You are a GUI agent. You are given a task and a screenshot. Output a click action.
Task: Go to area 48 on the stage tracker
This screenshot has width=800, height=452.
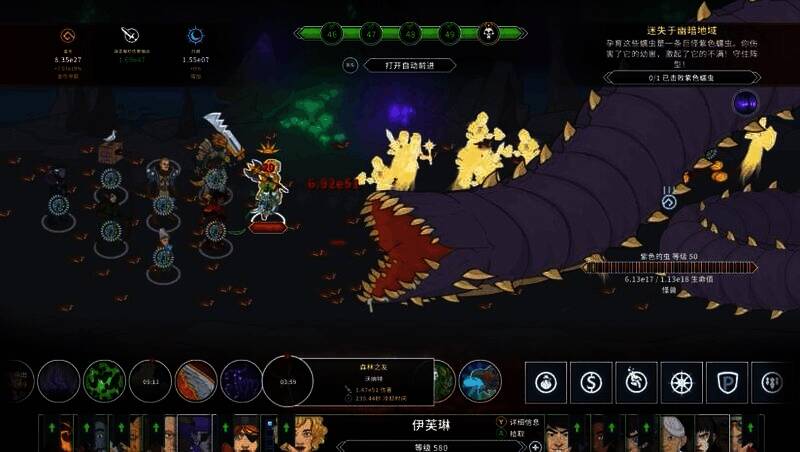point(410,33)
